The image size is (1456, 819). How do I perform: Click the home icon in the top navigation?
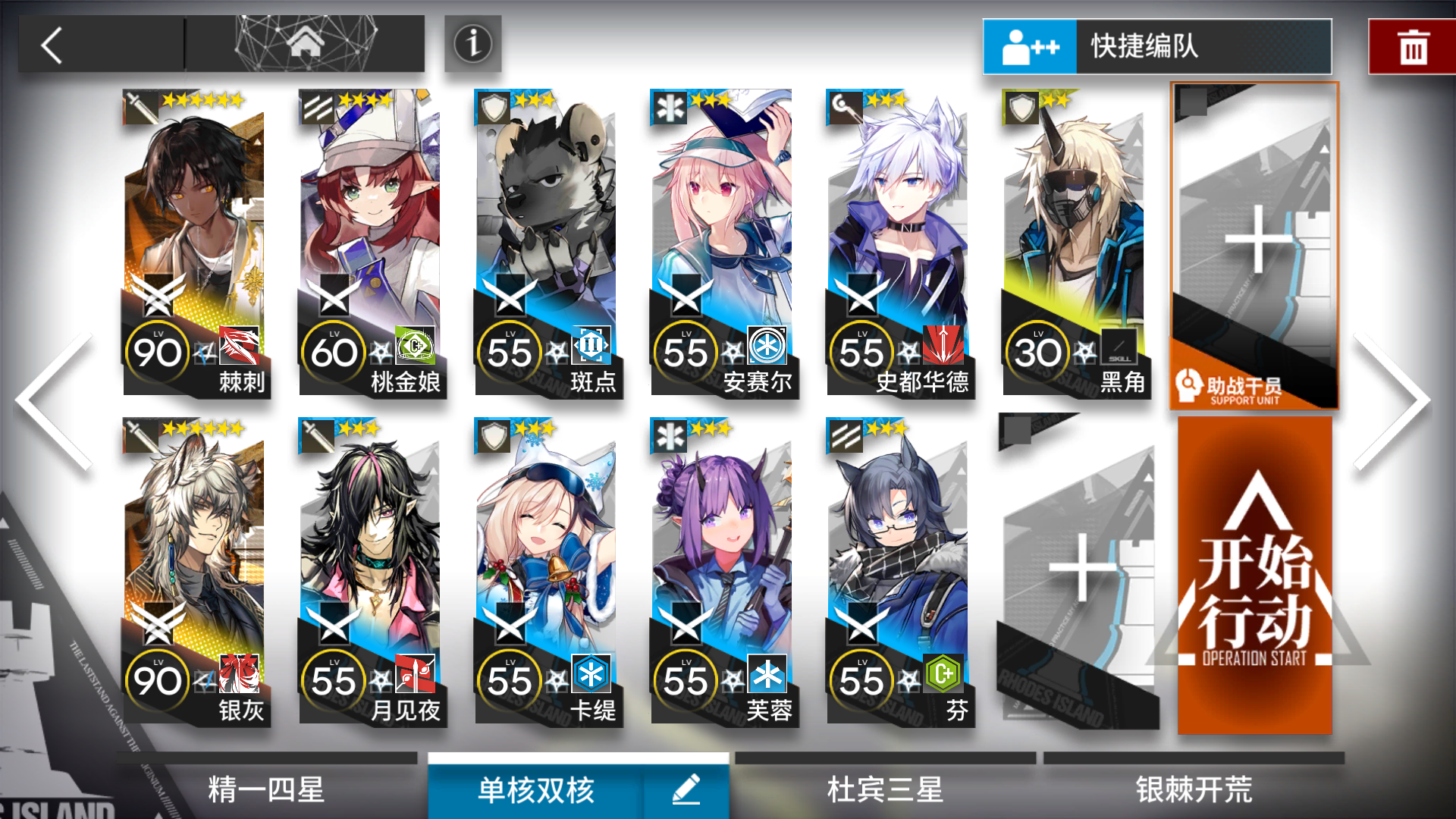pos(304,42)
